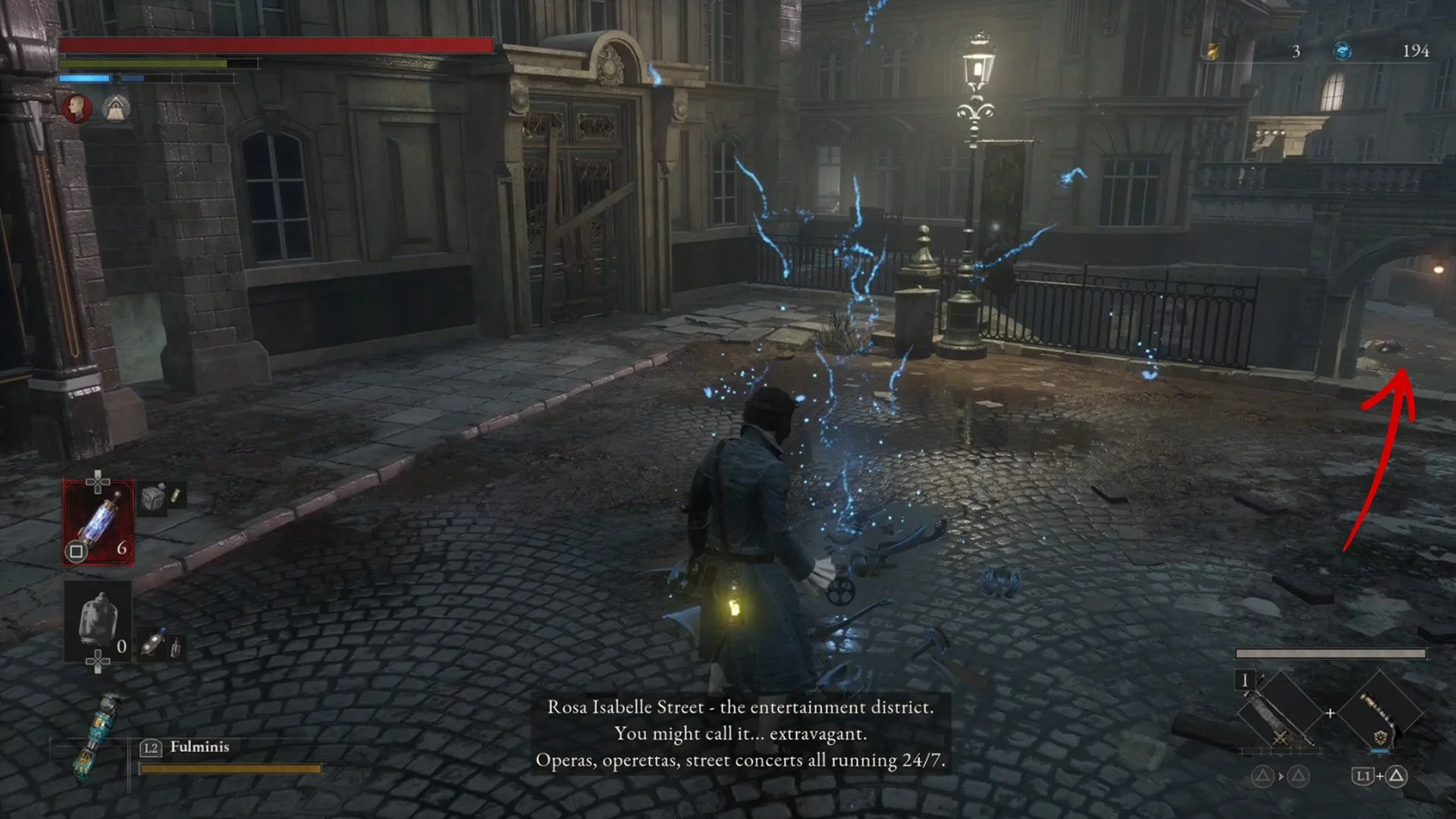
Task: Pick the small gold cartridge belt item
Action: pyautogui.click(x=176, y=496)
